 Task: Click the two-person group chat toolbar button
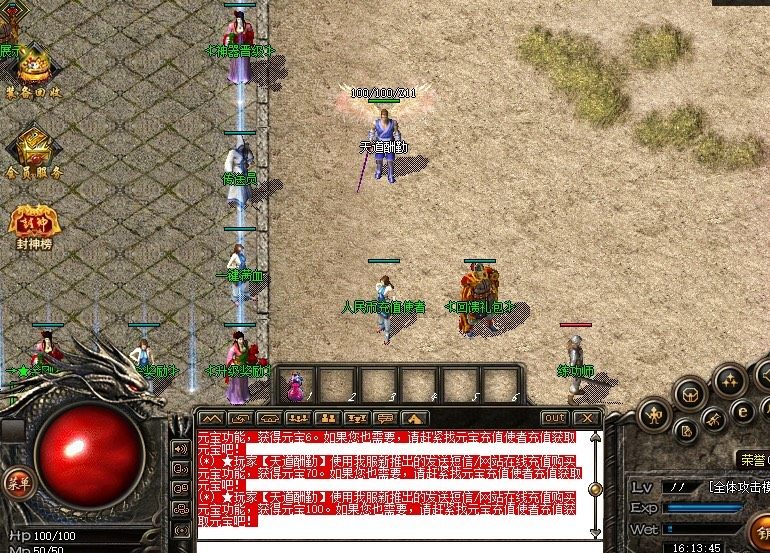pos(327,418)
